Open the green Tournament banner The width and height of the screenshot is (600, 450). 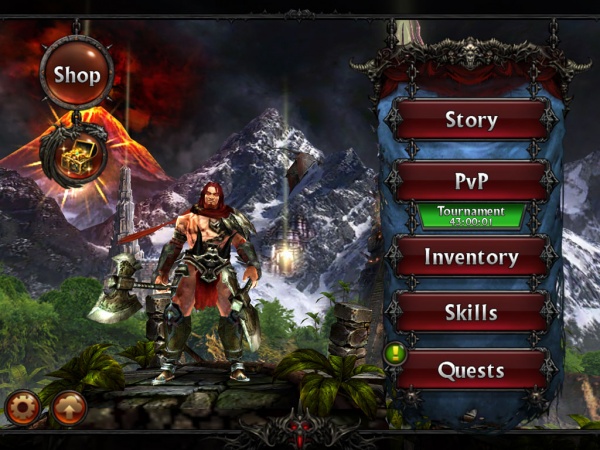pyautogui.click(x=471, y=216)
